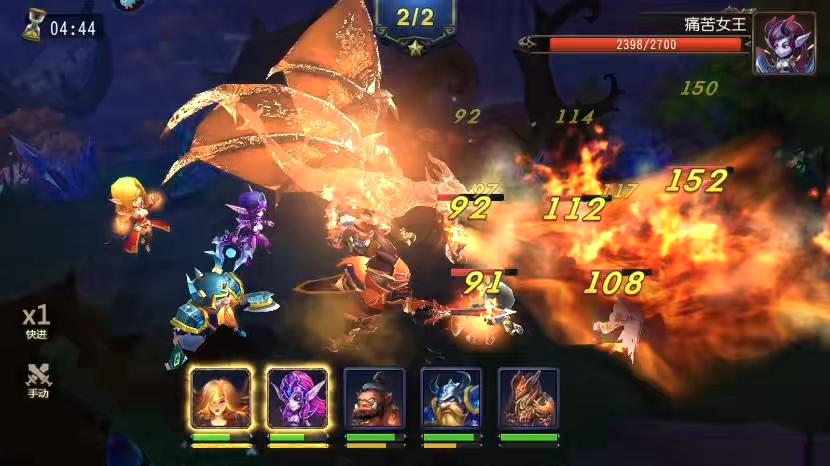Trigger the purple-haired elf hero portrait
This screenshot has width=830, height=466.
pyautogui.click(x=297, y=398)
